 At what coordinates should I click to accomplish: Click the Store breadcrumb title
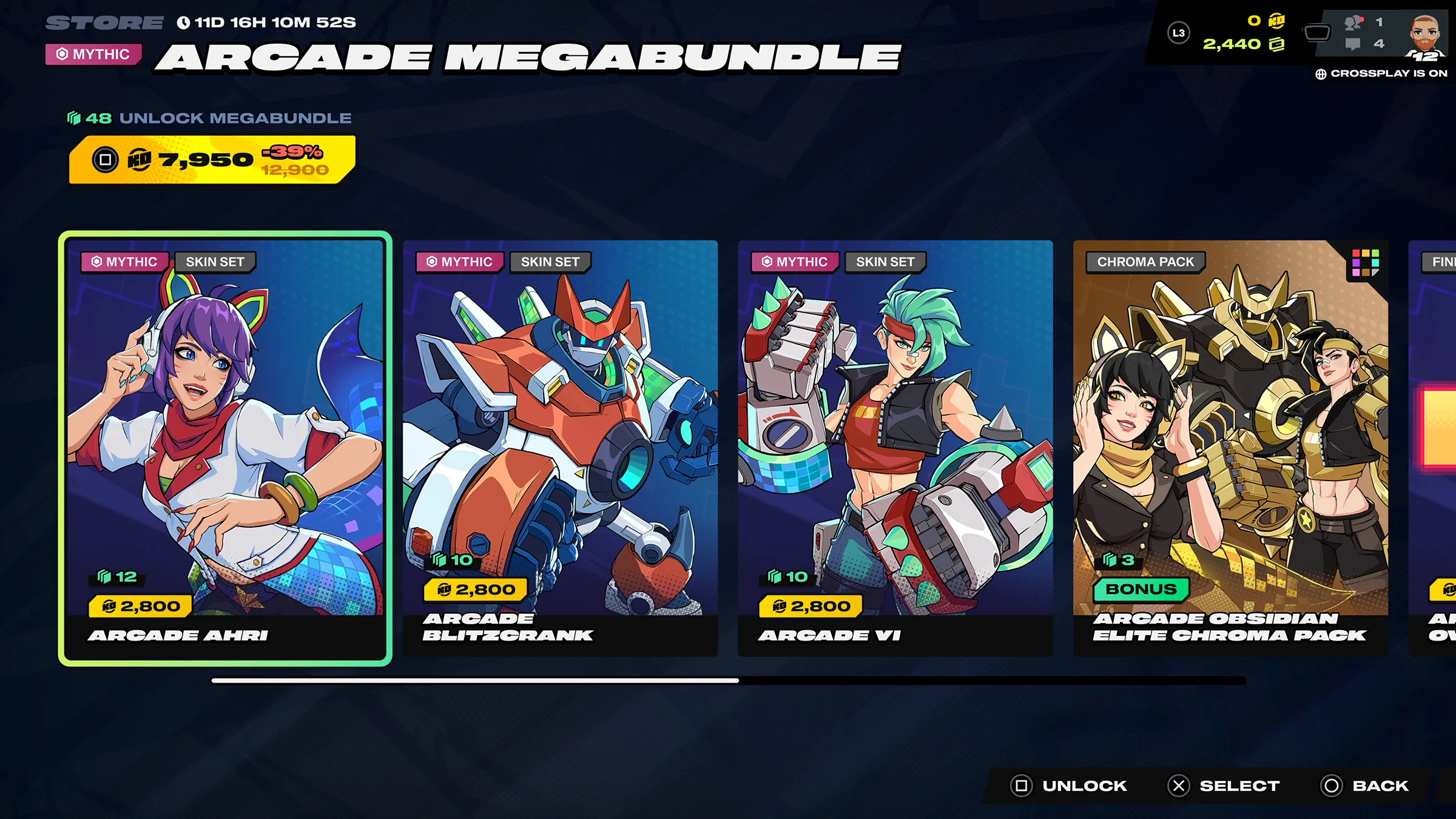pos(104,23)
